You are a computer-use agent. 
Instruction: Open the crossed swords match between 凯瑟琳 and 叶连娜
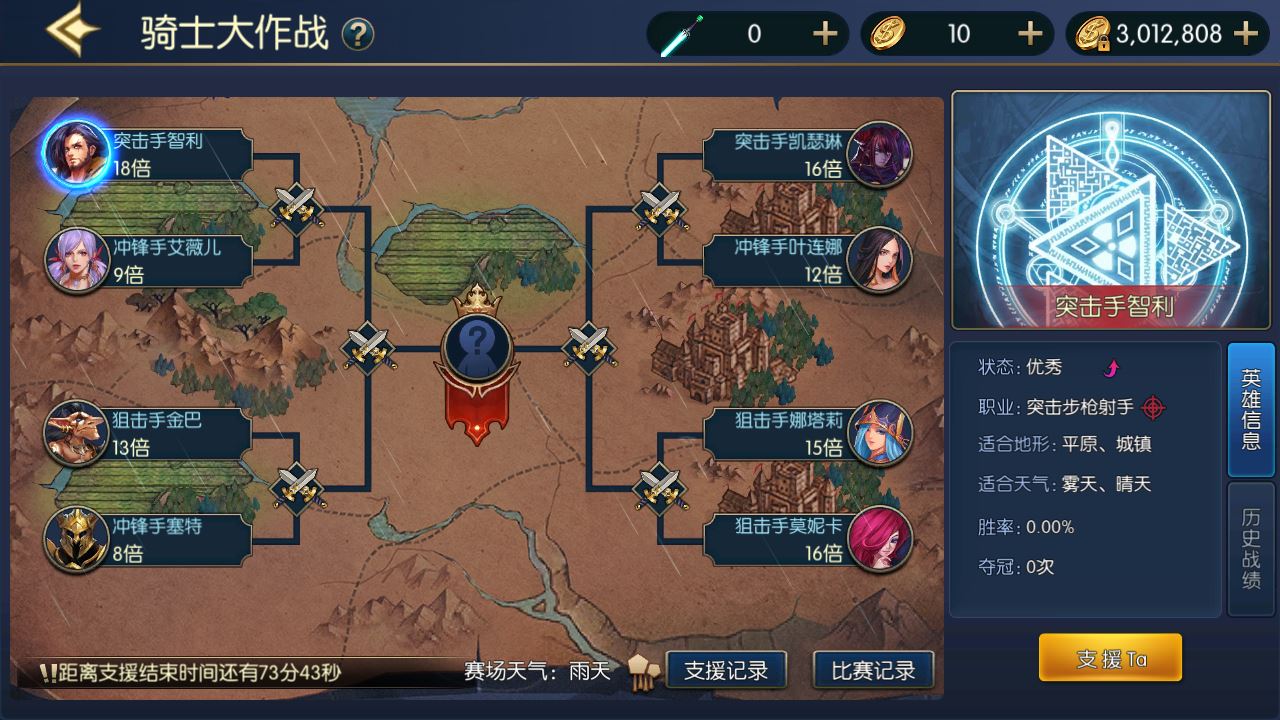pyautogui.click(x=660, y=208)
